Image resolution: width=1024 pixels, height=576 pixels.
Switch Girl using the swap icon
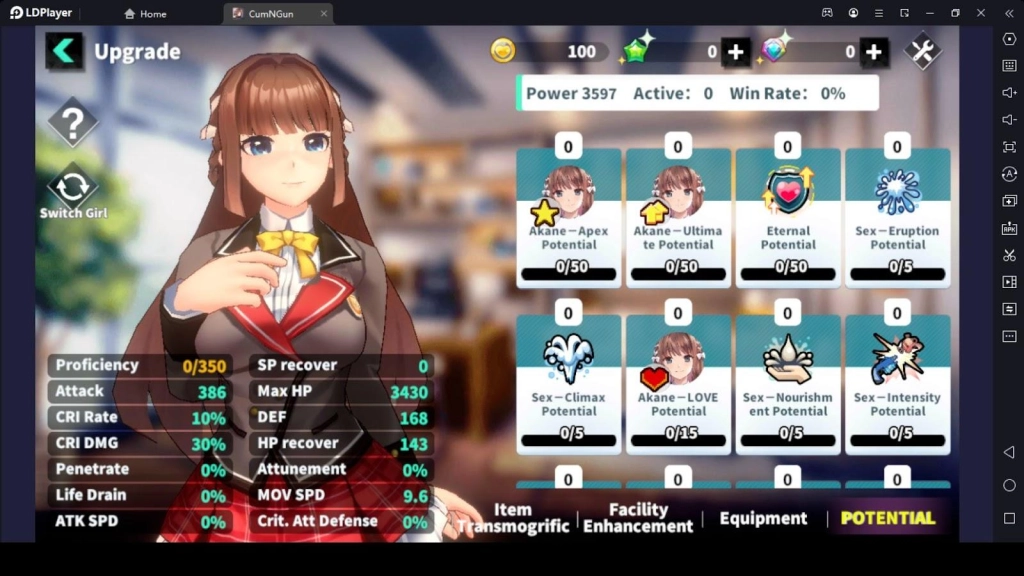coord(73,189)
